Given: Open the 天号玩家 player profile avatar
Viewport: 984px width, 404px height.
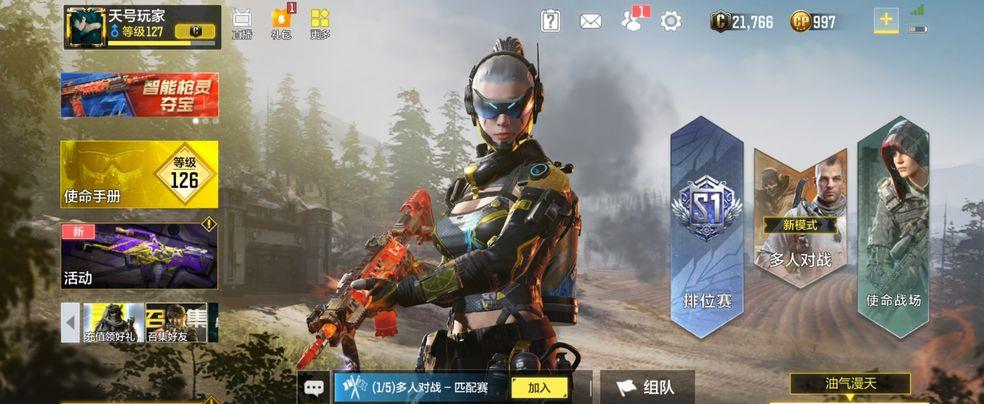Looking at the screenshot, I should pos(85,27).
